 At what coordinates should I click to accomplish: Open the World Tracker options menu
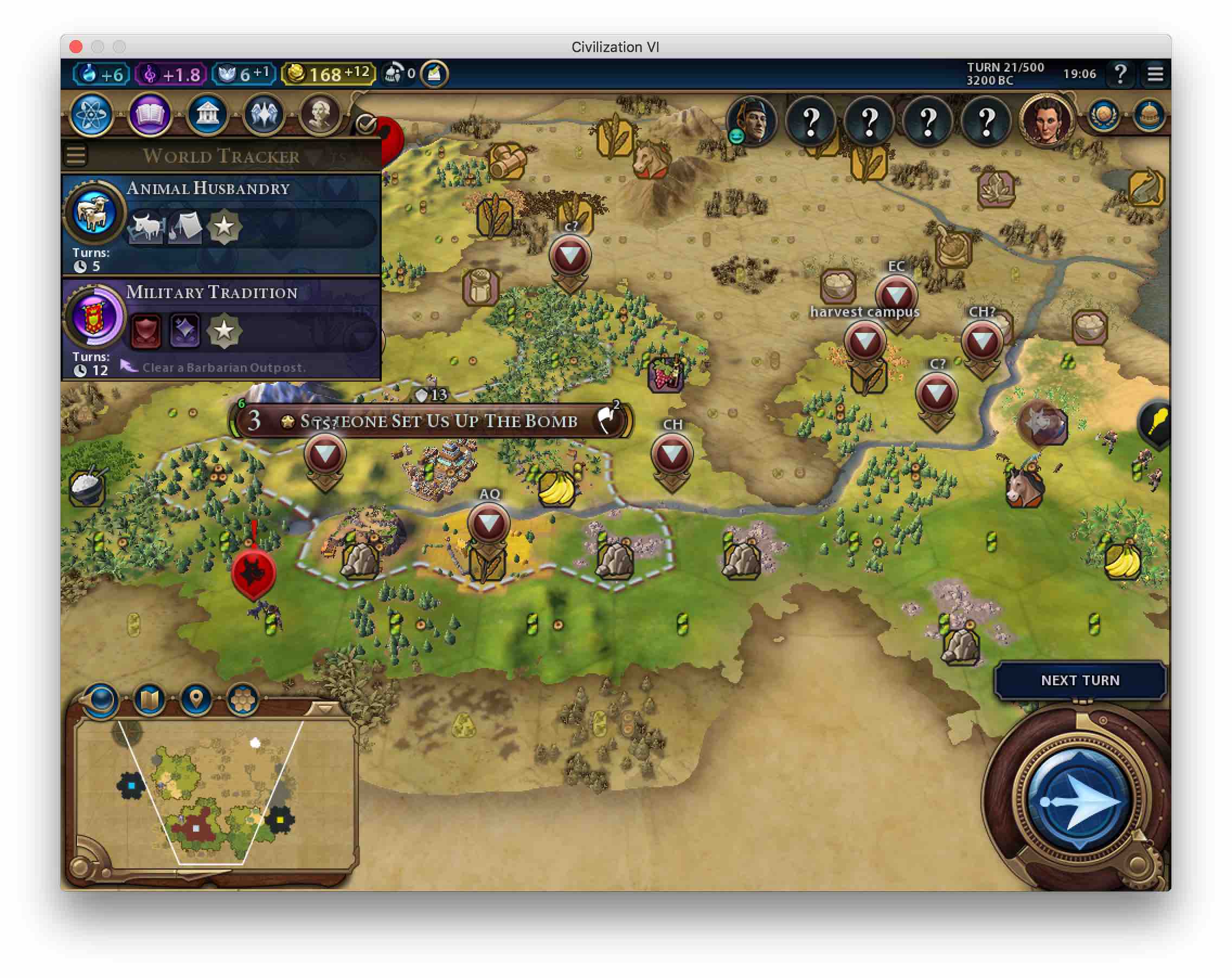click(x=76, y=156)
